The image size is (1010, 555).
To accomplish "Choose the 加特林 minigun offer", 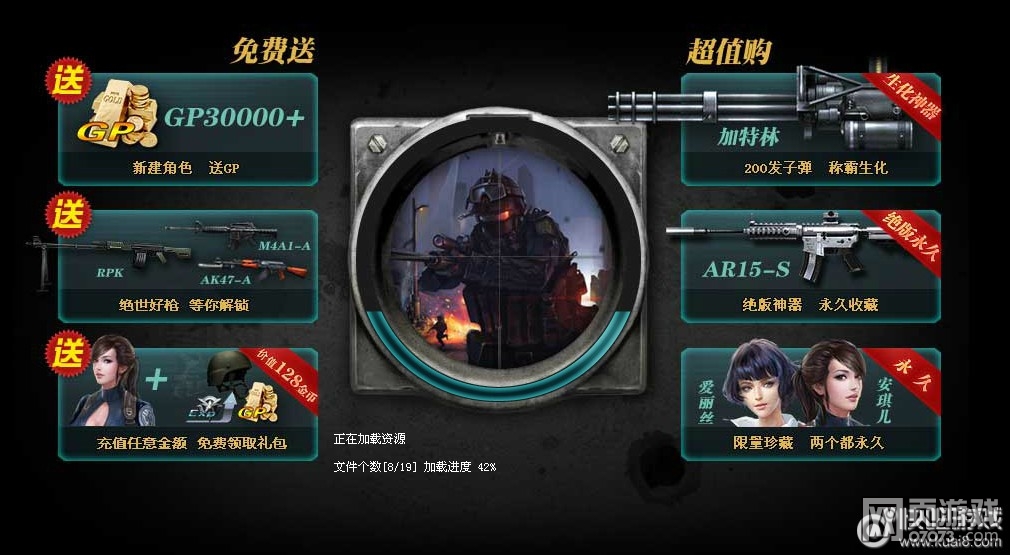I will click(810, 130).
